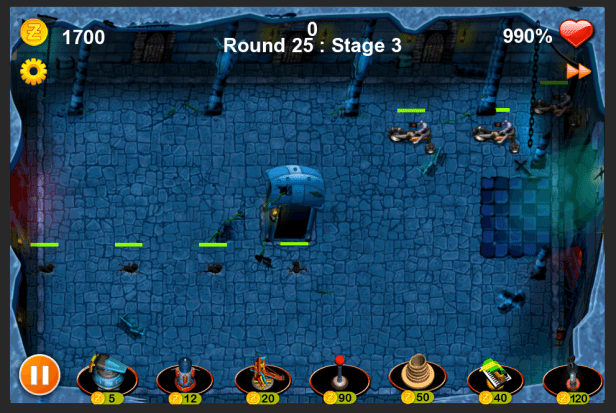
Task: Pick the green tower costing 40 coins
Action: (x=495, y=377)
